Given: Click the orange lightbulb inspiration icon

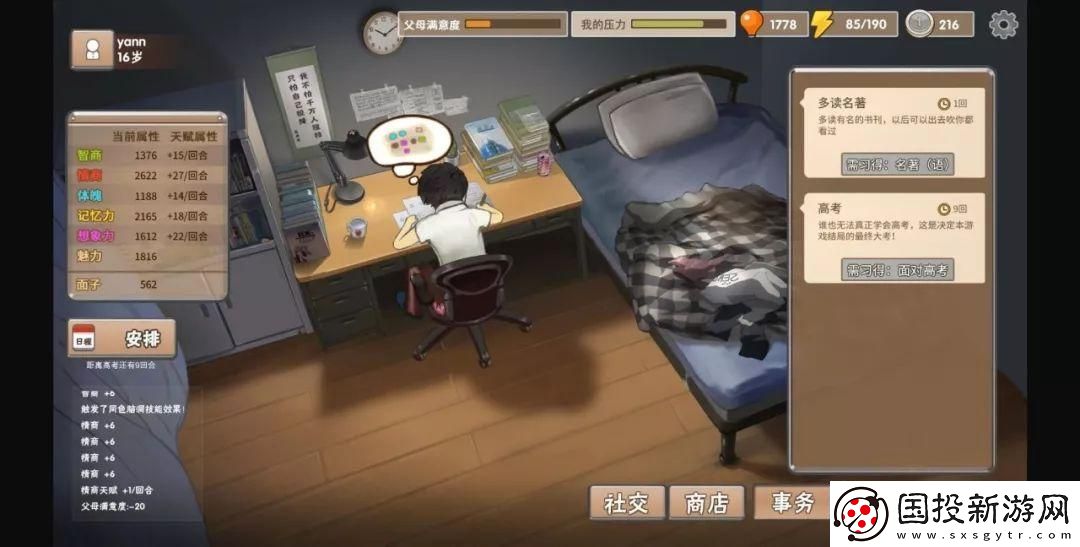Looking at the screenshot, I should point(751,23).
